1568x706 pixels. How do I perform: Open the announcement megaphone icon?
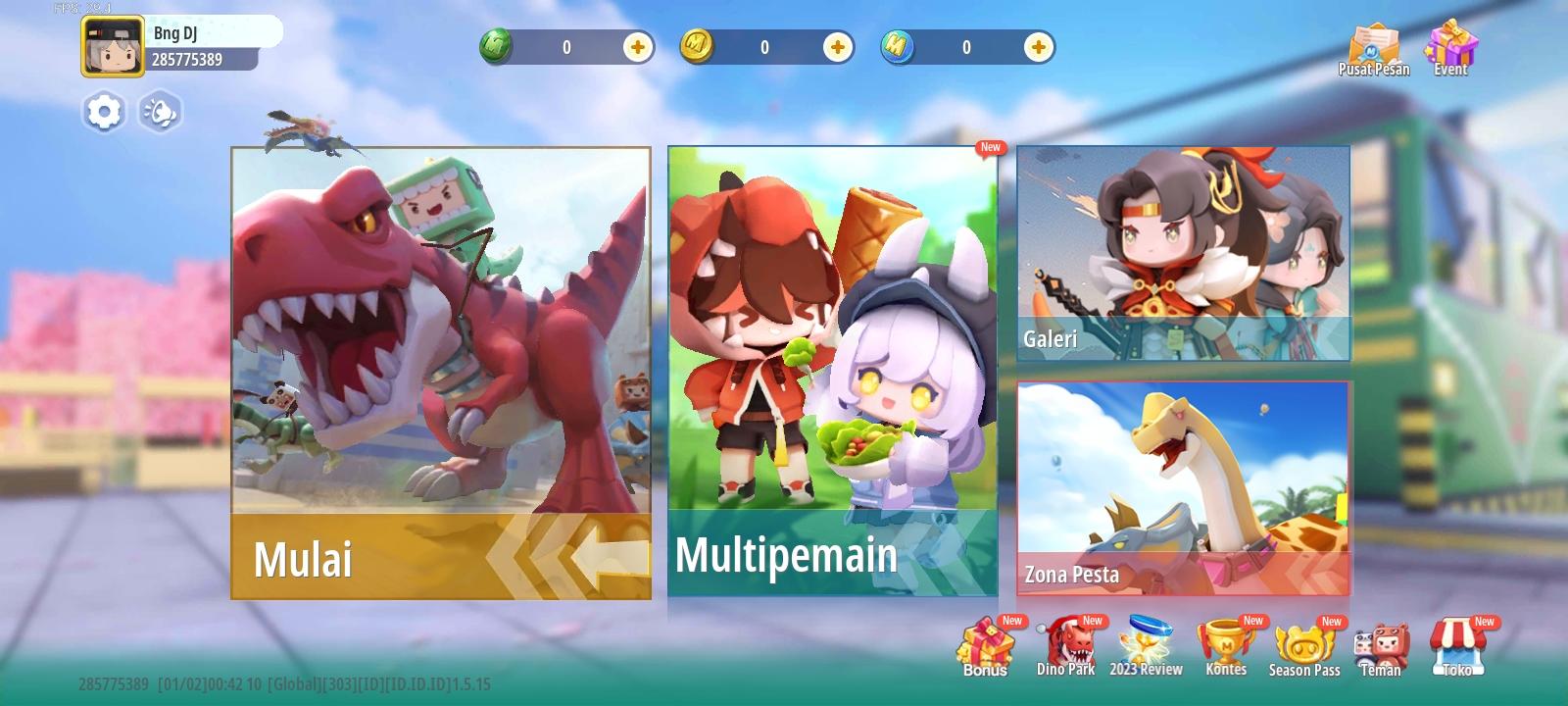pos(160,112)
